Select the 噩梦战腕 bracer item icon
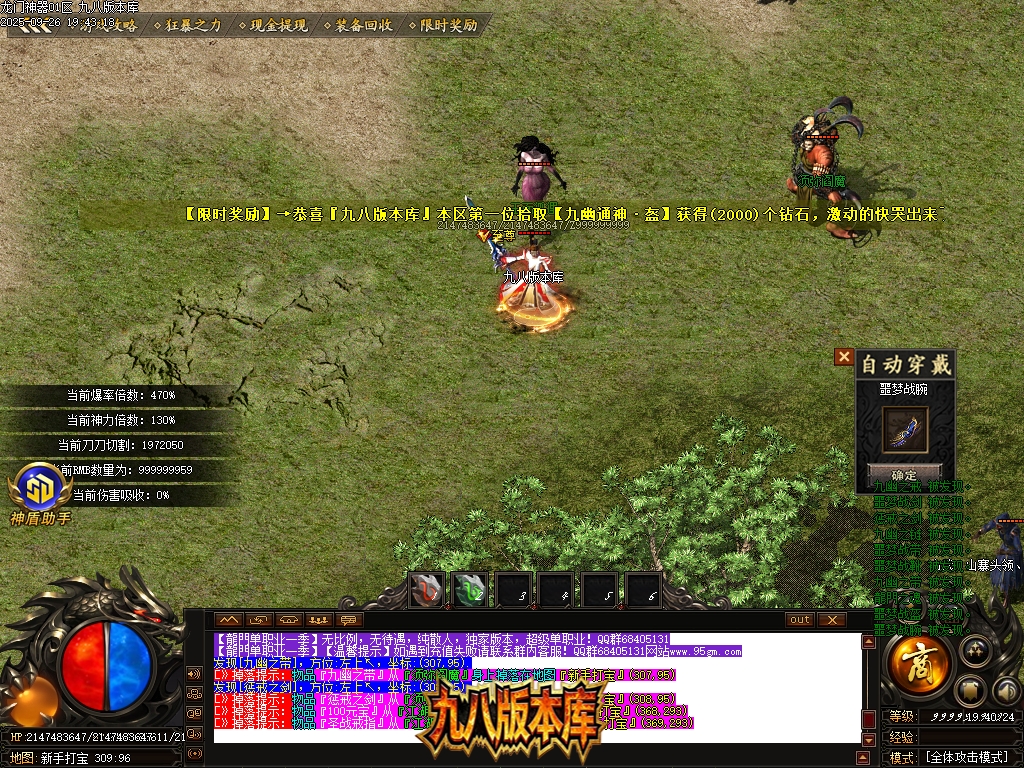Viewport: 1024px width, 768px height. [905, 429]
